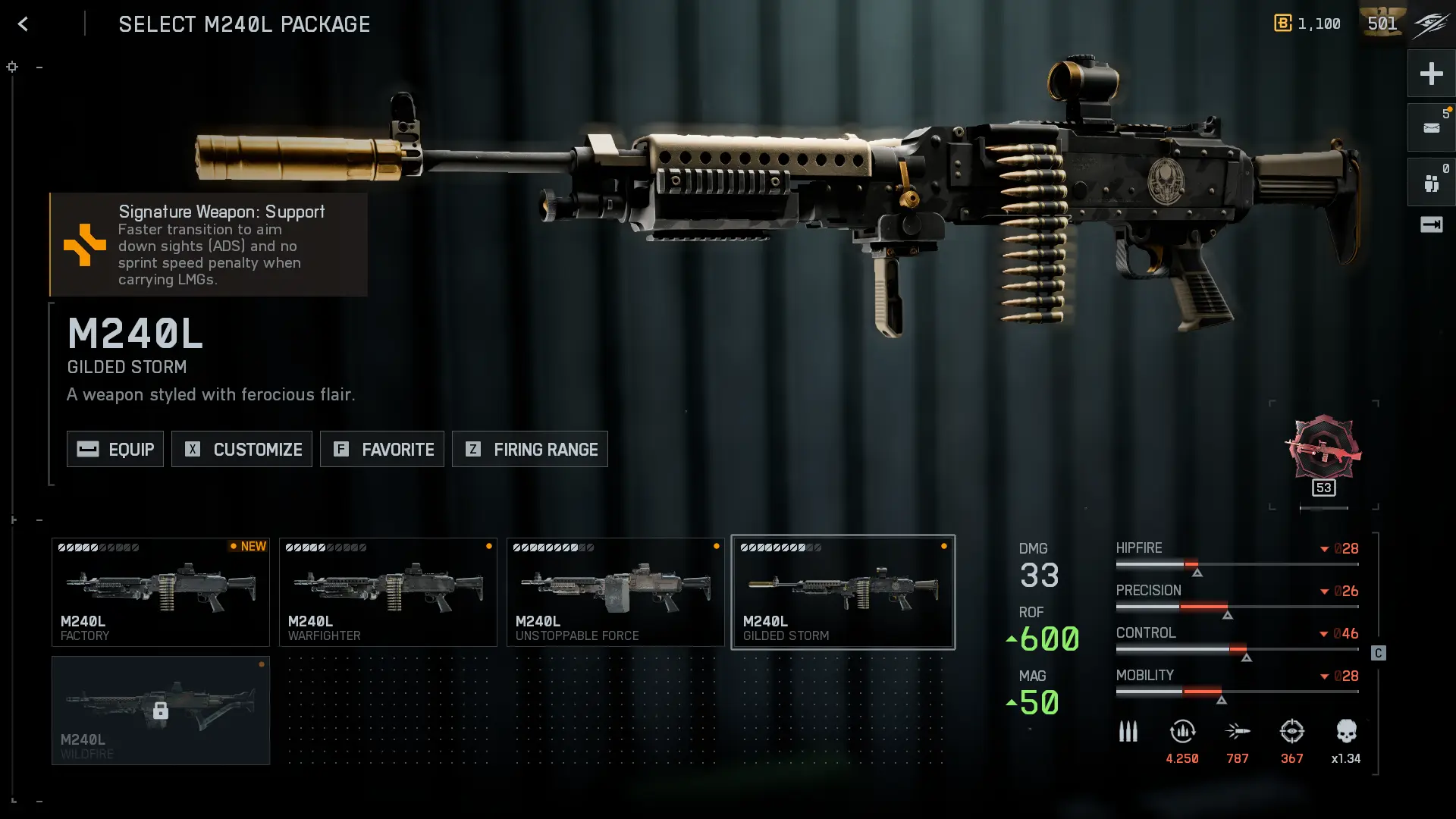Click the locked M240L Wildfire package
1456x819 pixels.
(161, 711)
